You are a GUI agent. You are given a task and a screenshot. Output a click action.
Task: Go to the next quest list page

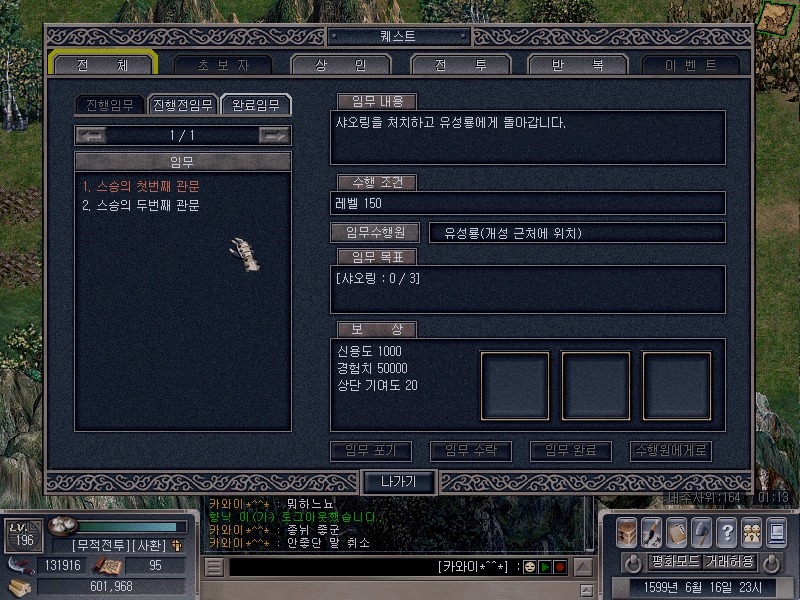(273, 135)
